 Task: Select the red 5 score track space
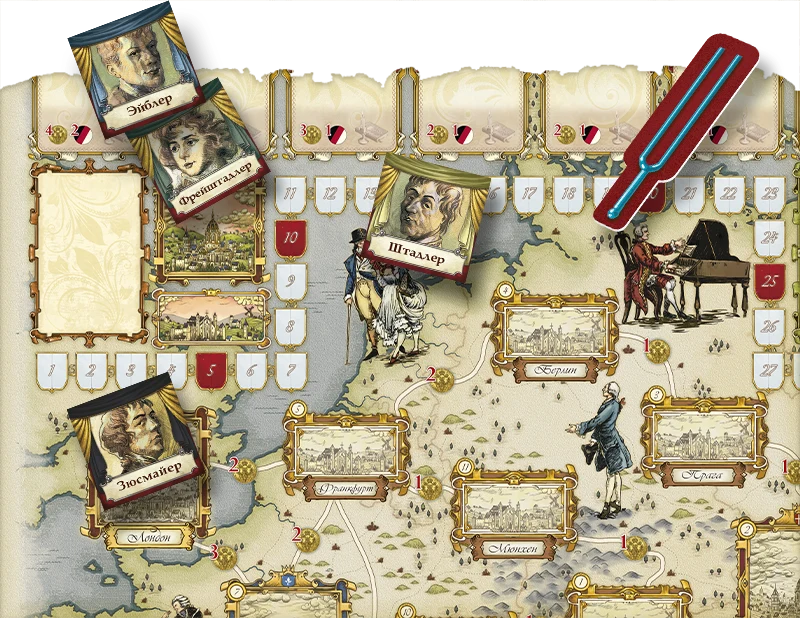(211, 370)
